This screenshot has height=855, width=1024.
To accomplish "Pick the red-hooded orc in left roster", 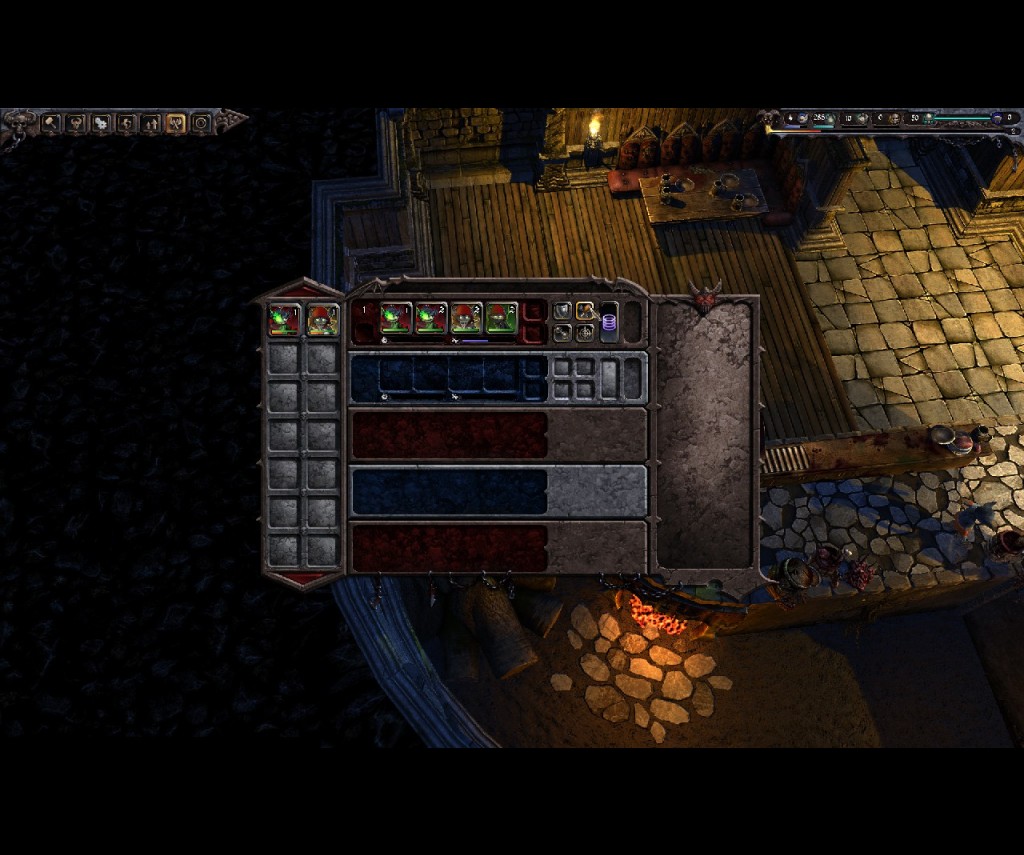I will tap(322, 320).
